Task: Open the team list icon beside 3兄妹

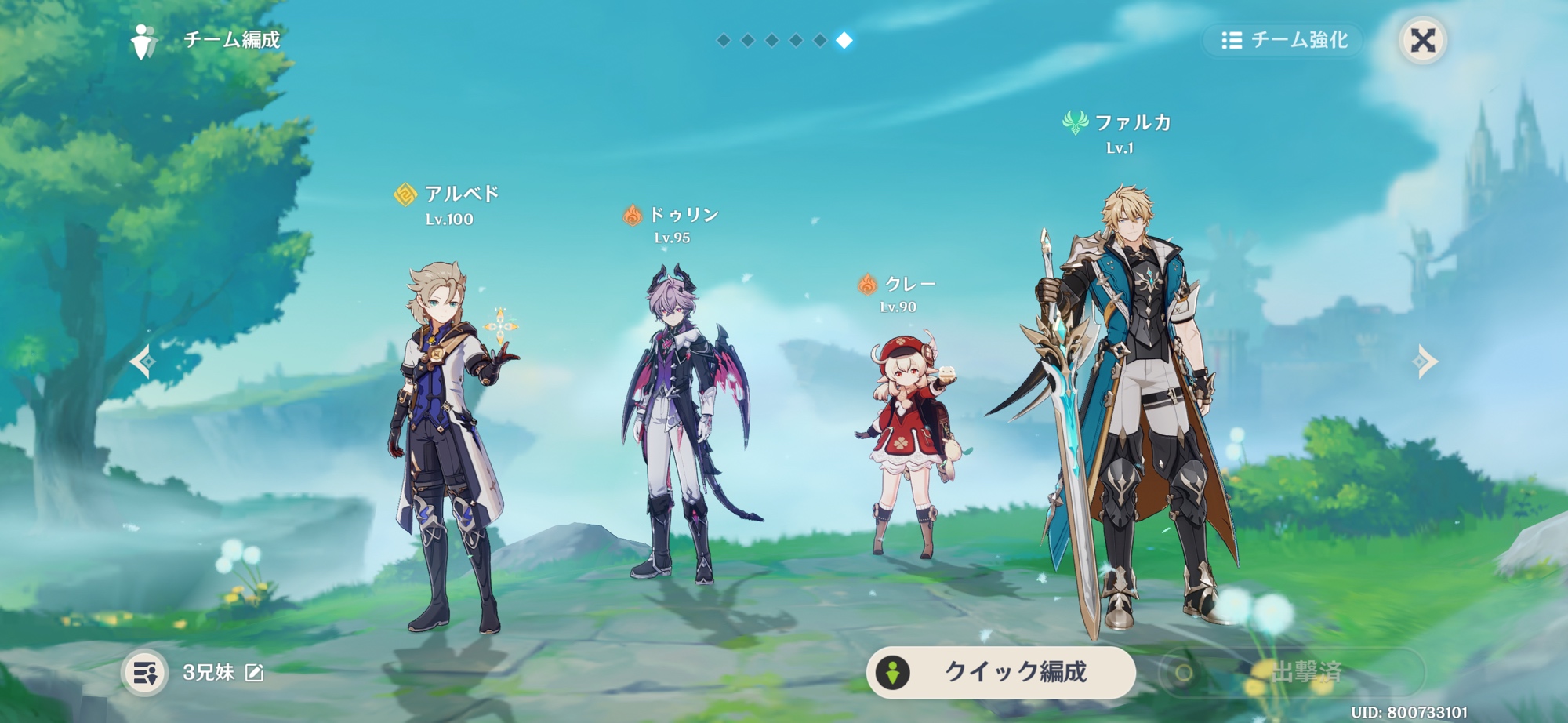Action: (x=145, y=673)
